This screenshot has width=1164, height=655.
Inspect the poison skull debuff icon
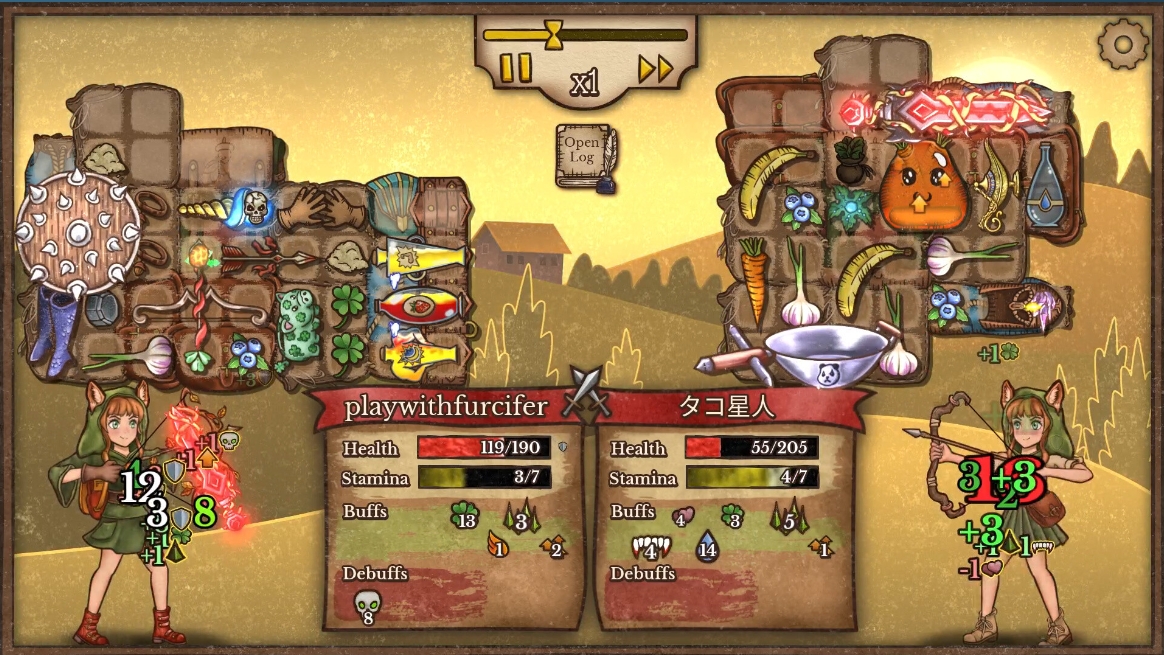pos(366,604)
